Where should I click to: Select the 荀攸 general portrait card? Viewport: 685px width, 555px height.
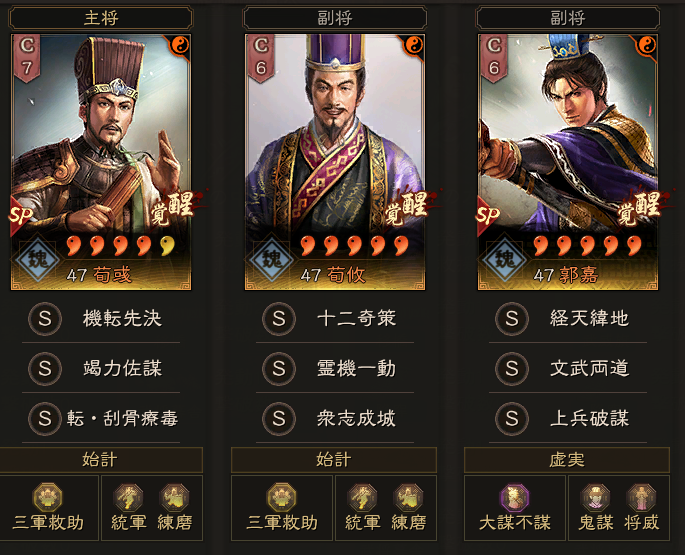334,160
